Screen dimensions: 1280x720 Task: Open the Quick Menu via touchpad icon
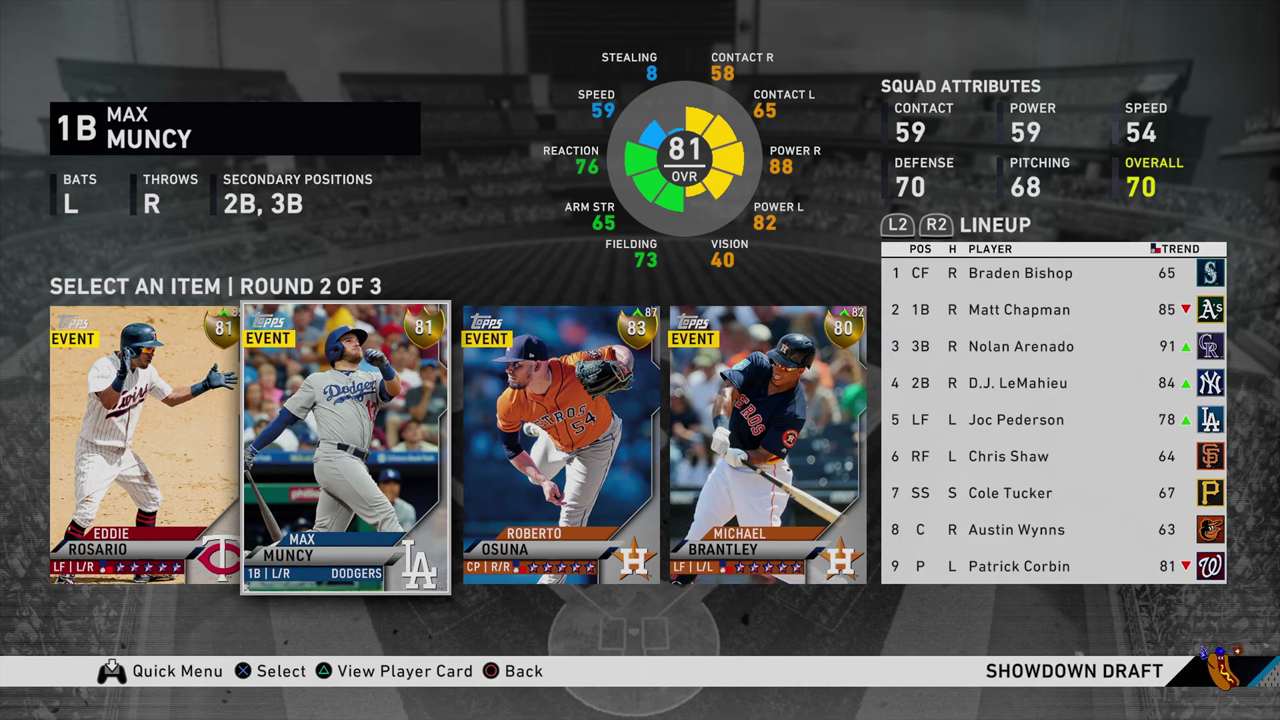[112, 671]
